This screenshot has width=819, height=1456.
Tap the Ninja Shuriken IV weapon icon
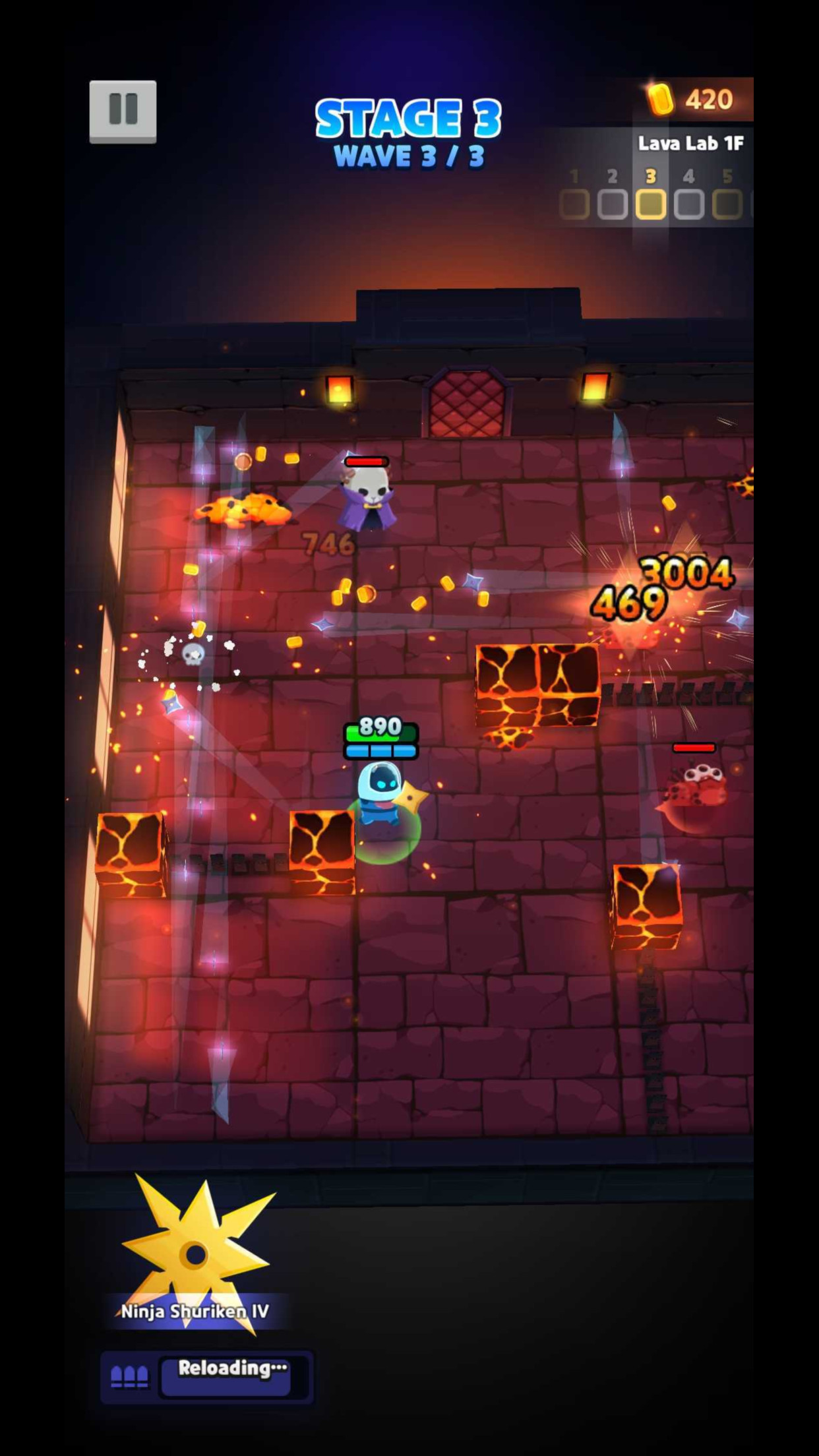click(196, 1254)
